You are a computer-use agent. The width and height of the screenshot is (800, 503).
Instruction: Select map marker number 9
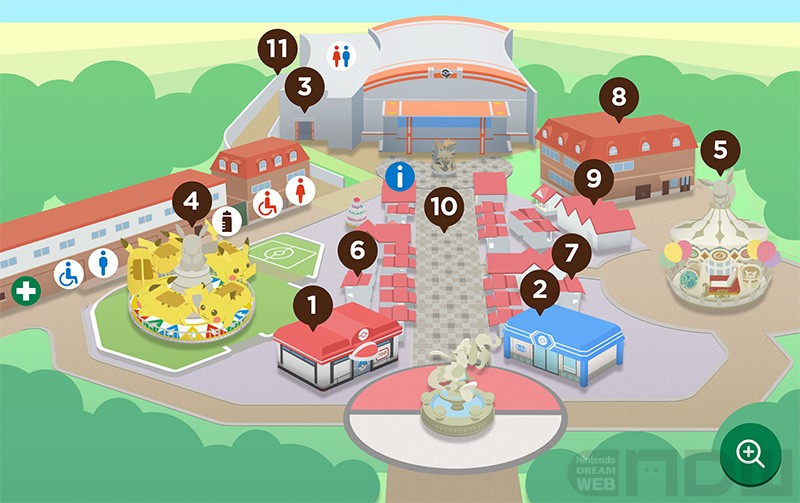click(x=593, y=180)
